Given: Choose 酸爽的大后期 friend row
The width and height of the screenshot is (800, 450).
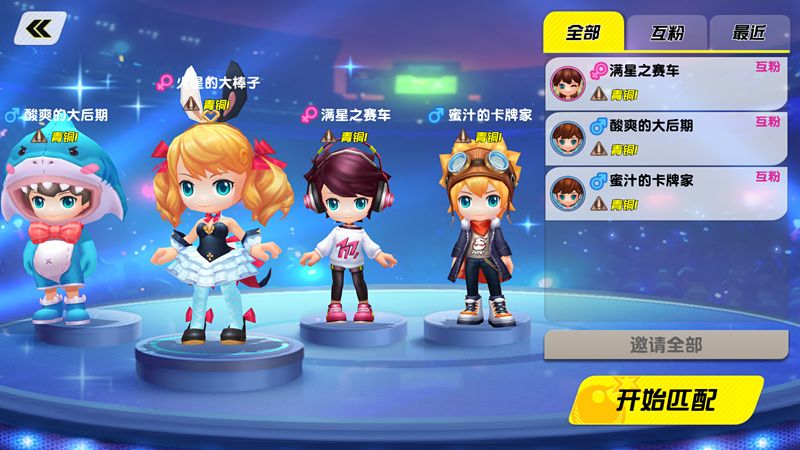Looking at the screenshot, I should click(x=666, y=137).
